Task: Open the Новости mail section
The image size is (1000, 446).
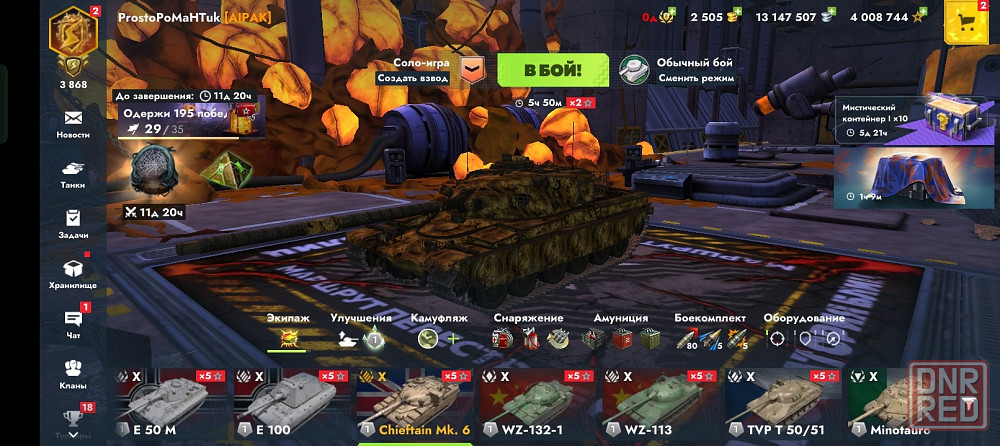Action: (73, 123)
